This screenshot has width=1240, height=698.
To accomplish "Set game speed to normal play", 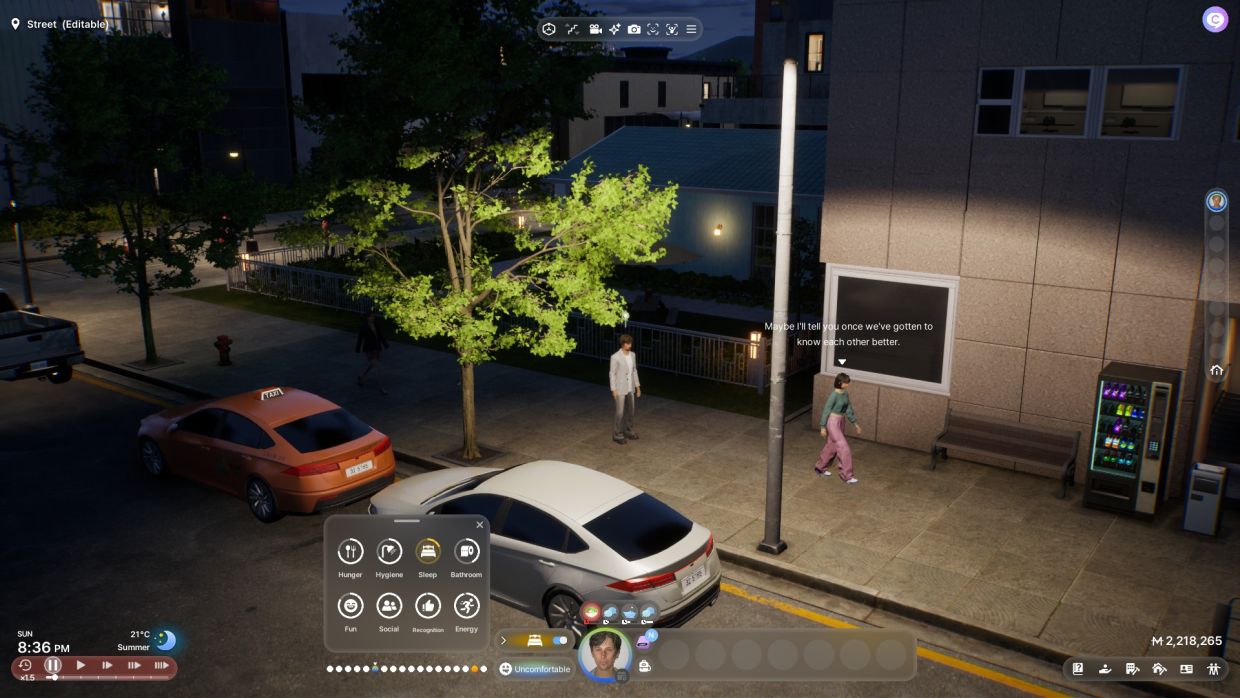I will click(x=81, y=665).
